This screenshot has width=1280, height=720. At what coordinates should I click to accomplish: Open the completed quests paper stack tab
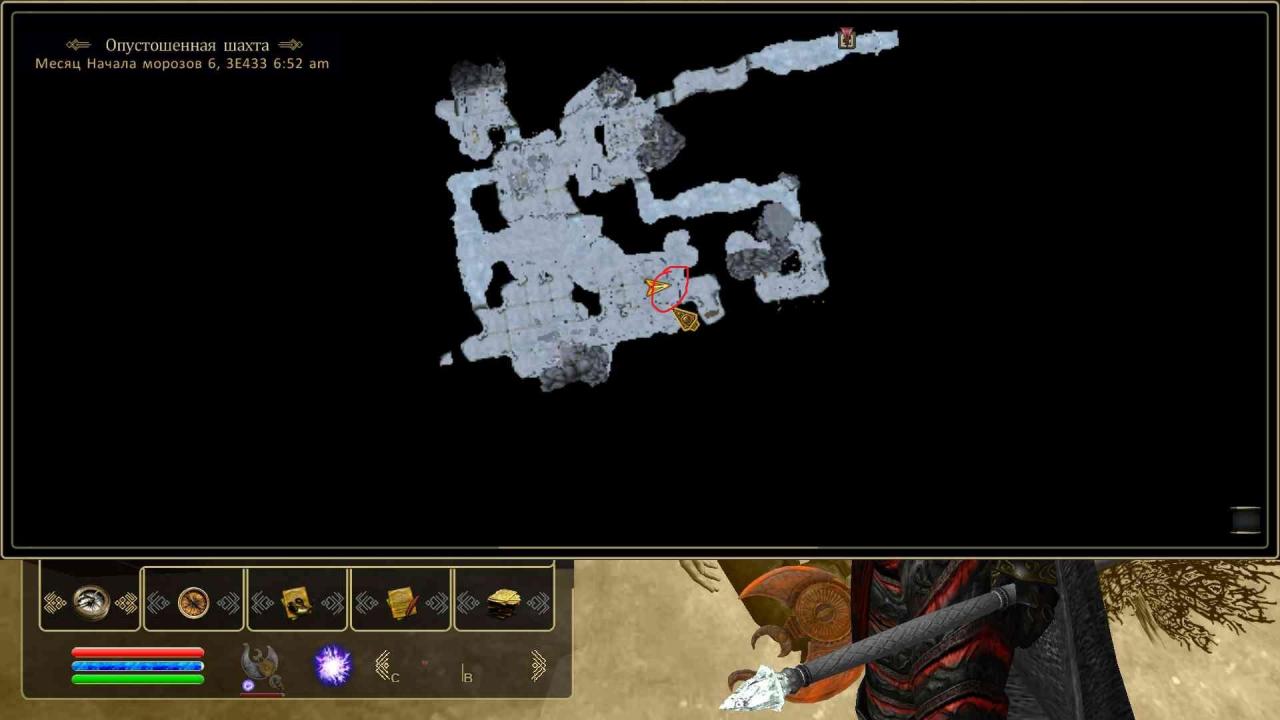click(x=504, y=602)
